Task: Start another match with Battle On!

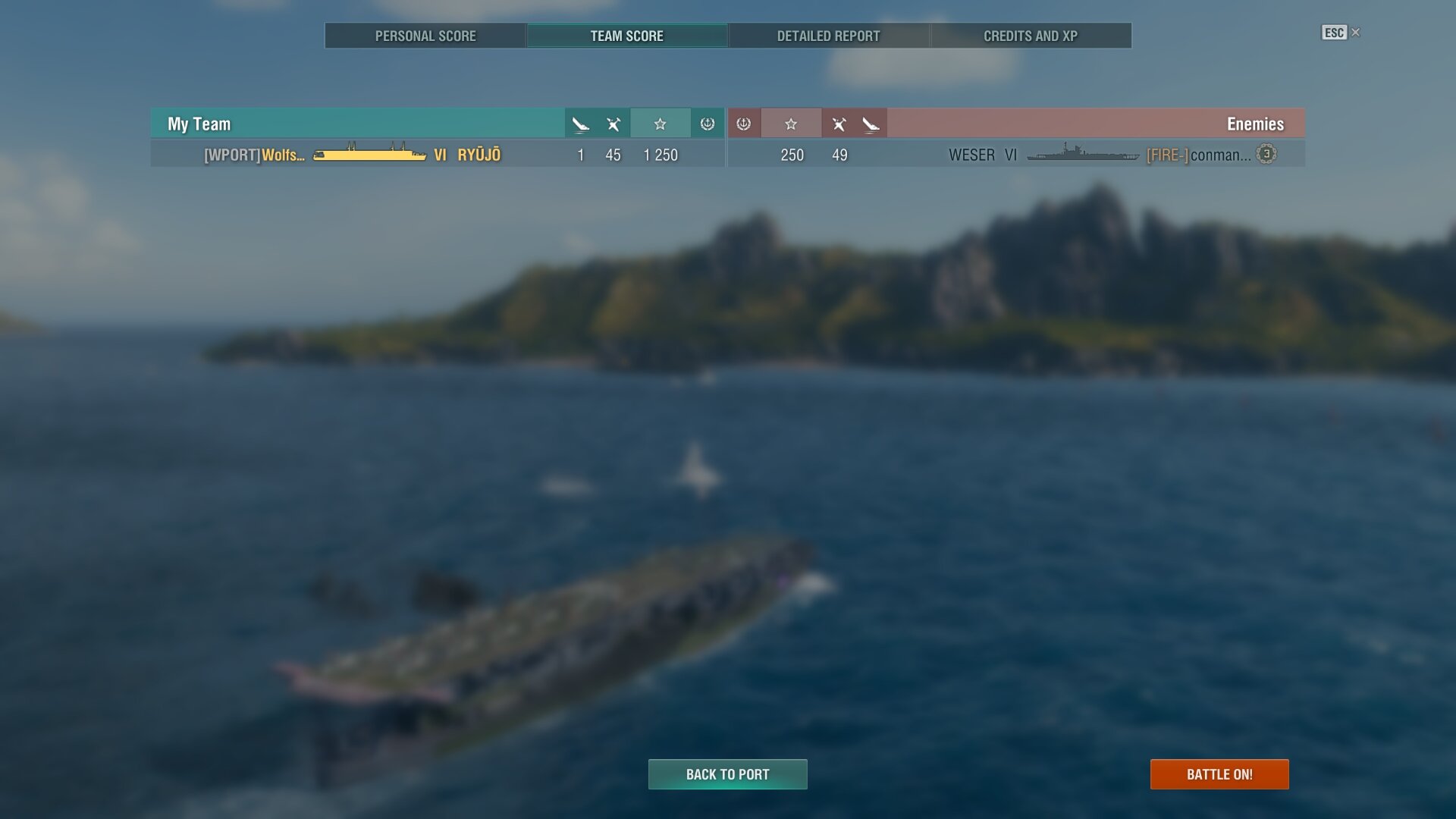Action: 1219,774
